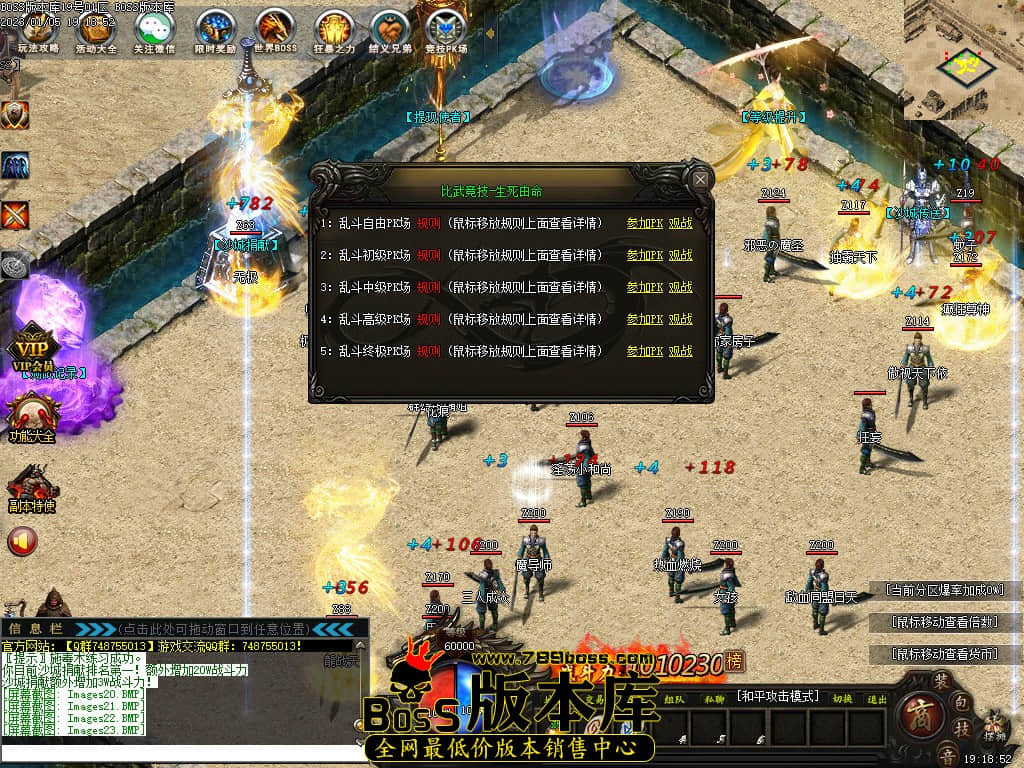Activate the 狂暴之力 icon
The width and height of the screenshot is (1024, 768).
333,28
